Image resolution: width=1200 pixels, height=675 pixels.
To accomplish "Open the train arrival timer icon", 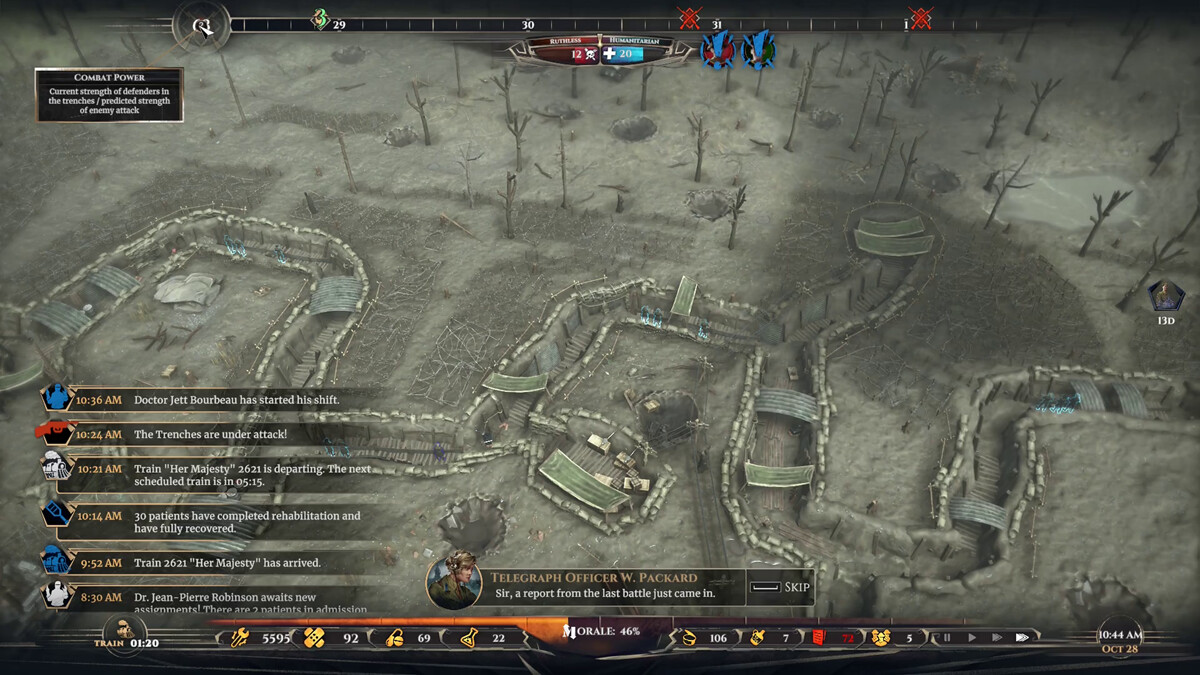I will (125, 634).
